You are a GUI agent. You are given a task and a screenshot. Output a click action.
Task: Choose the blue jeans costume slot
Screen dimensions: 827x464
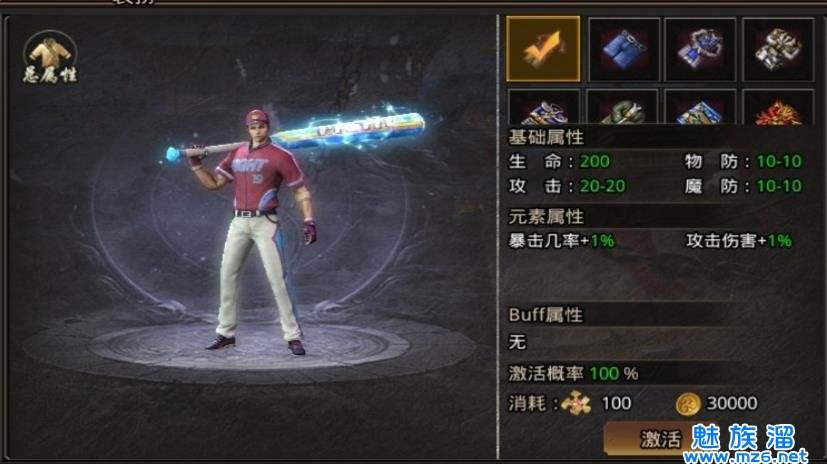click(x=621, y=49)
